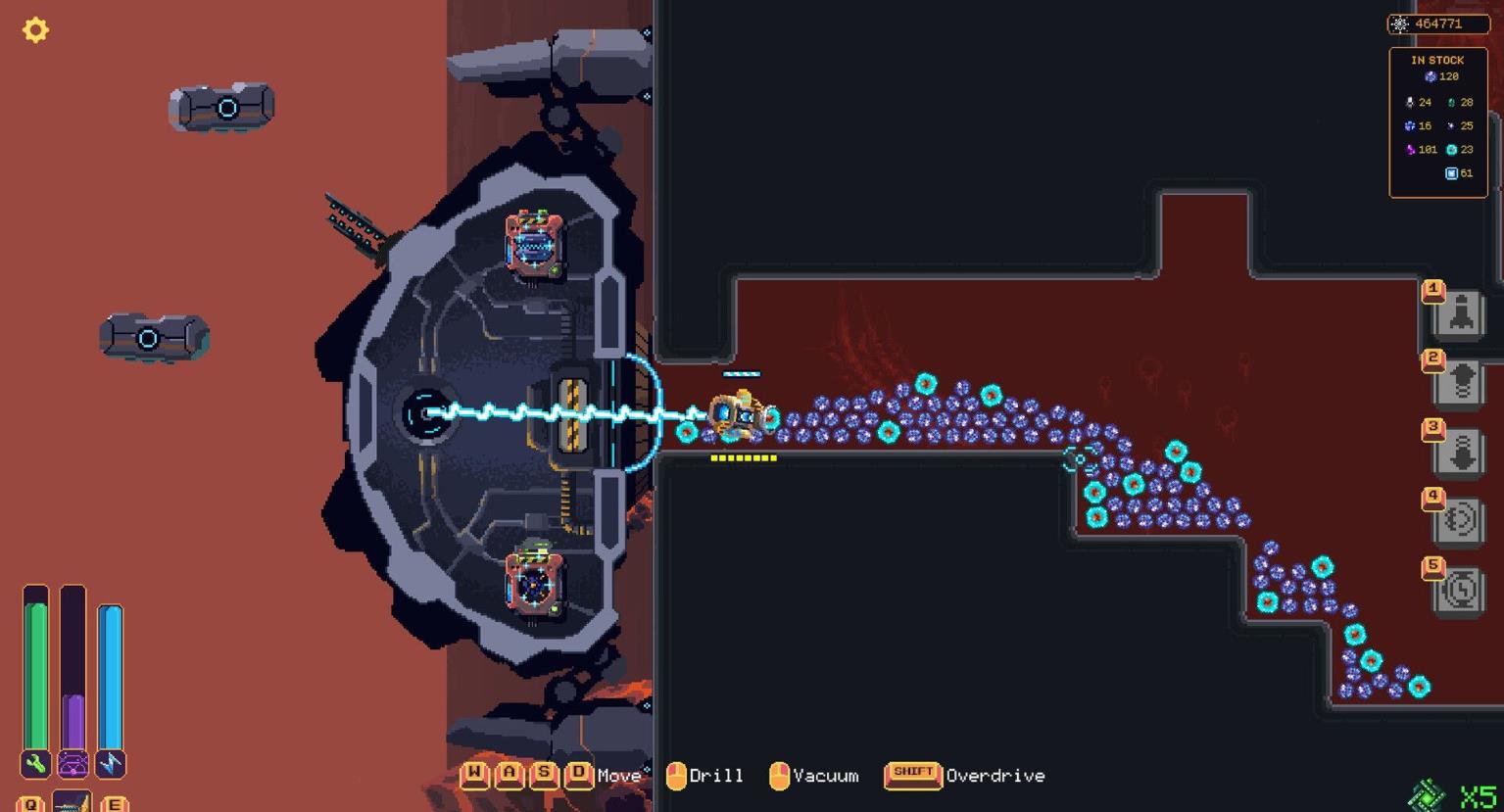Expand the IN STOCK resources panel

tap(1438, 118)
